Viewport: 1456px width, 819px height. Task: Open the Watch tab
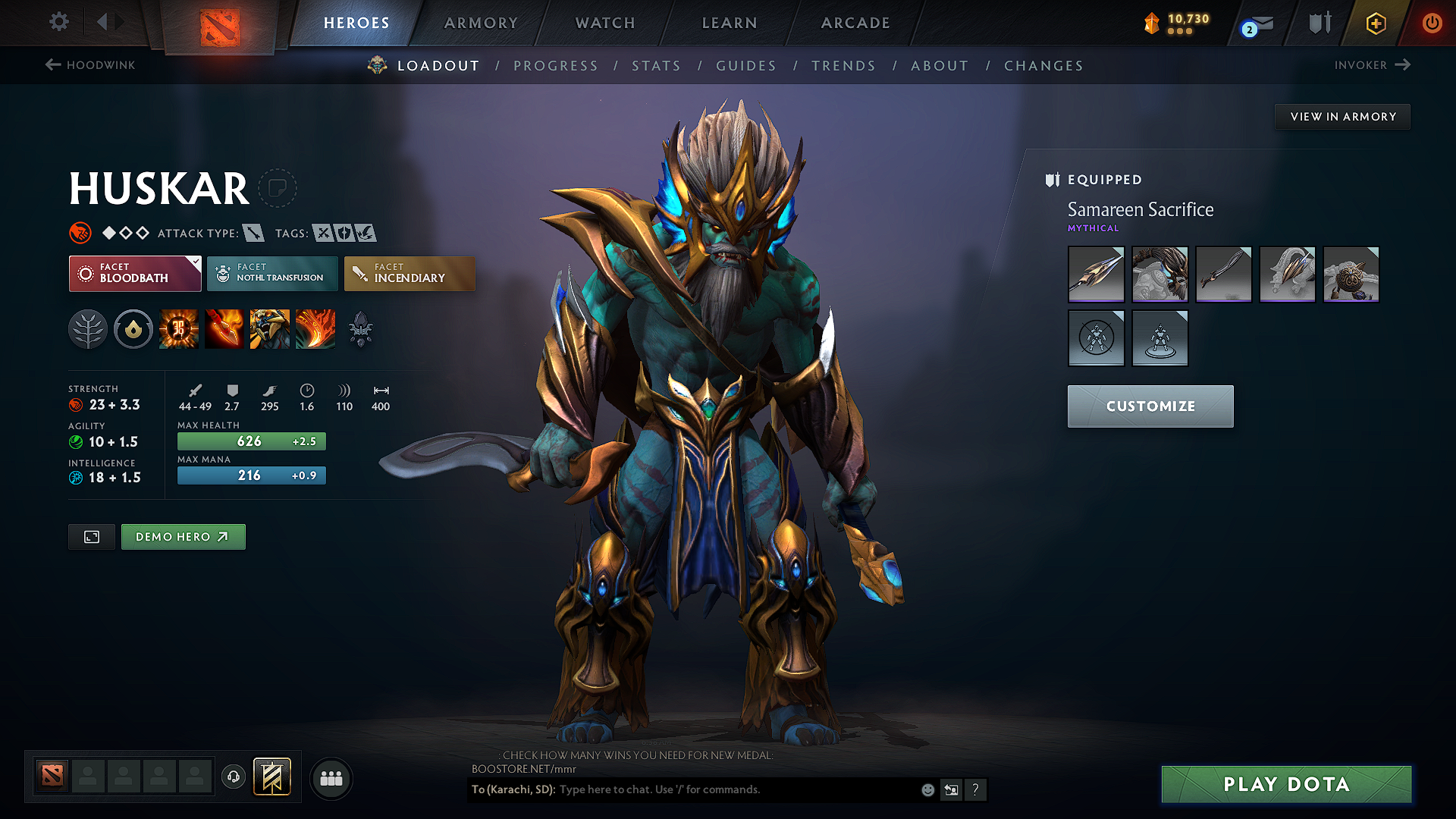coord(605,23)
